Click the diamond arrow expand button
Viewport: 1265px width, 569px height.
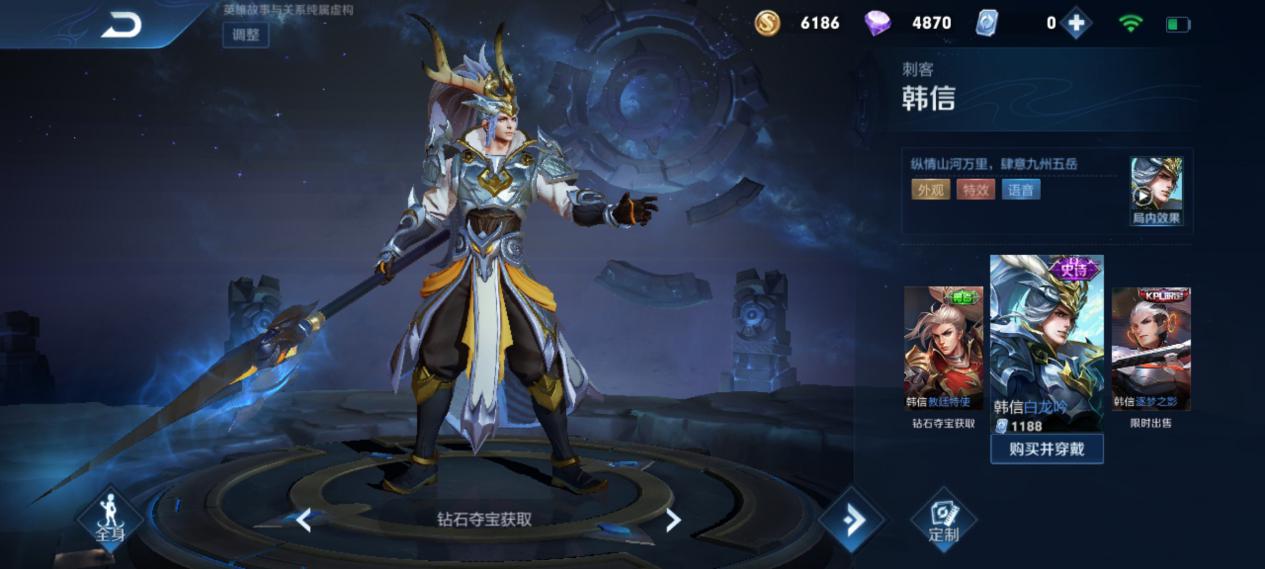pos(852,520)
